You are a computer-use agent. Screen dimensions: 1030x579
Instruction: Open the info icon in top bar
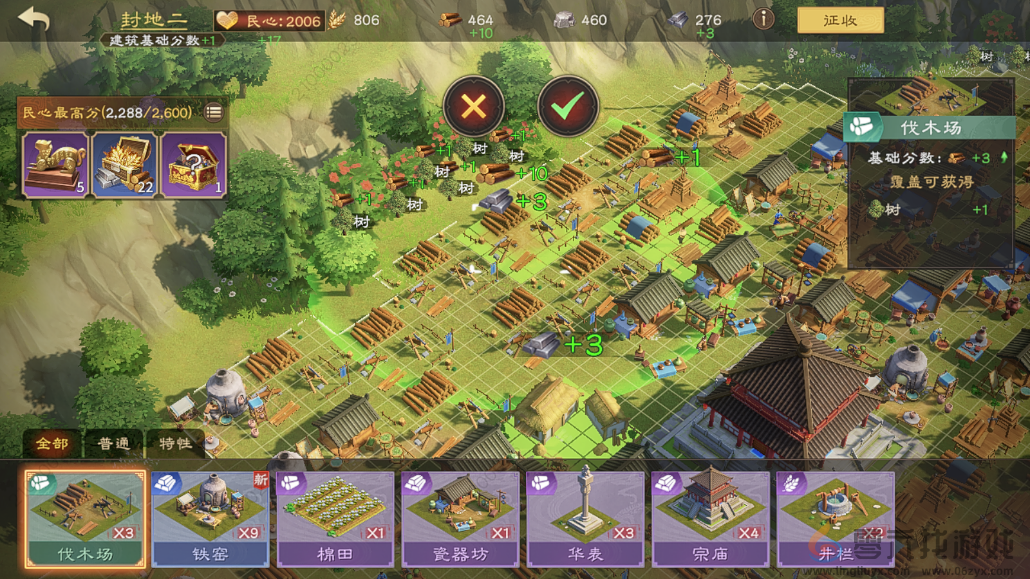(763, 19)
